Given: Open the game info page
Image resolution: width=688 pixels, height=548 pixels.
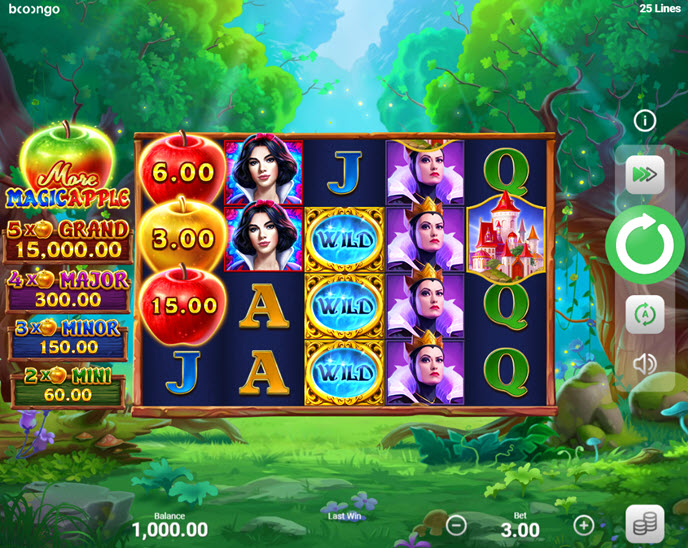Looking at the screenshot, I should [x=645, y=121].
